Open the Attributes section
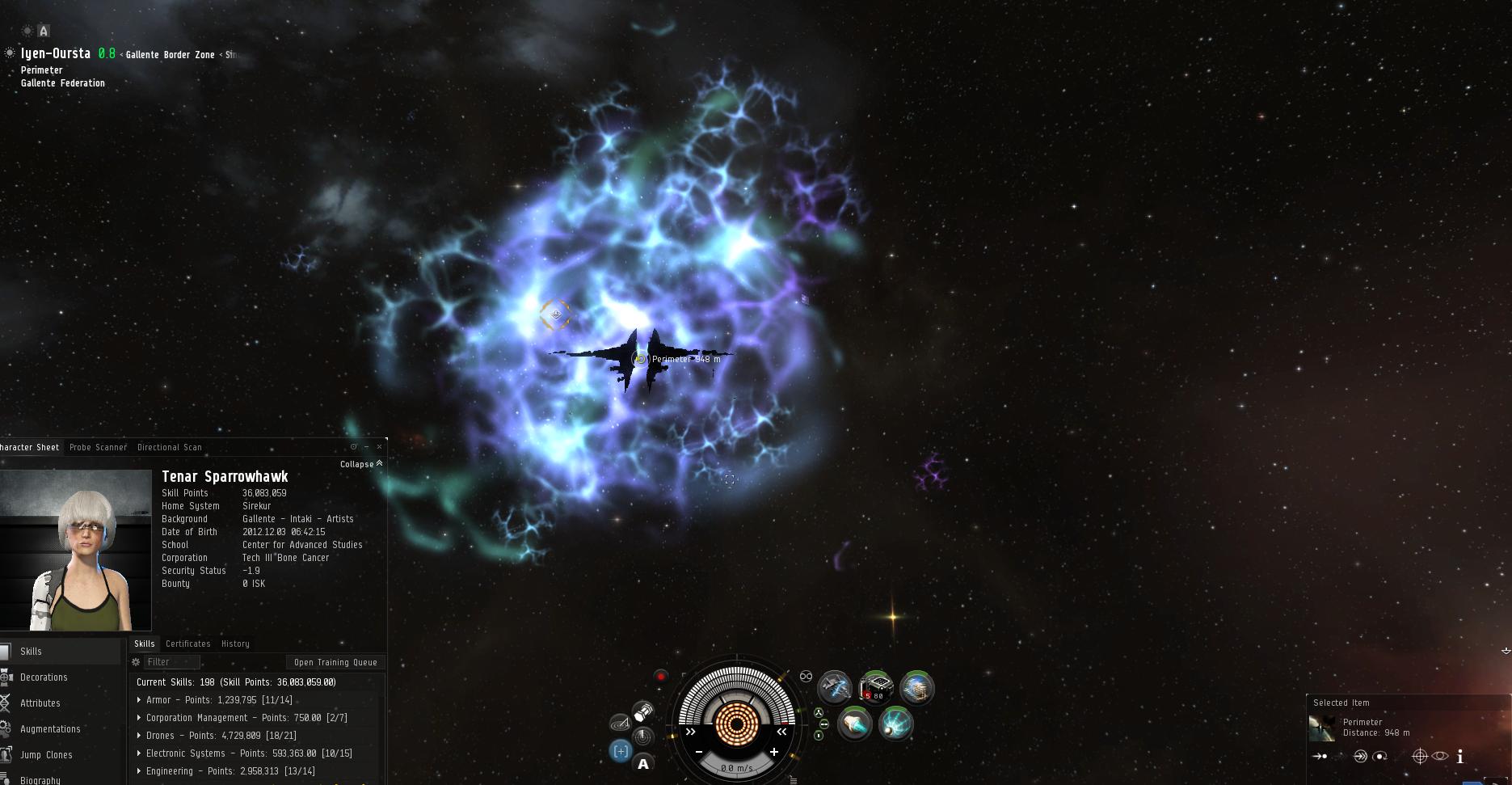Image resolution: width=1512 pixels, height=785 pixels. click(x=40, y=703)
